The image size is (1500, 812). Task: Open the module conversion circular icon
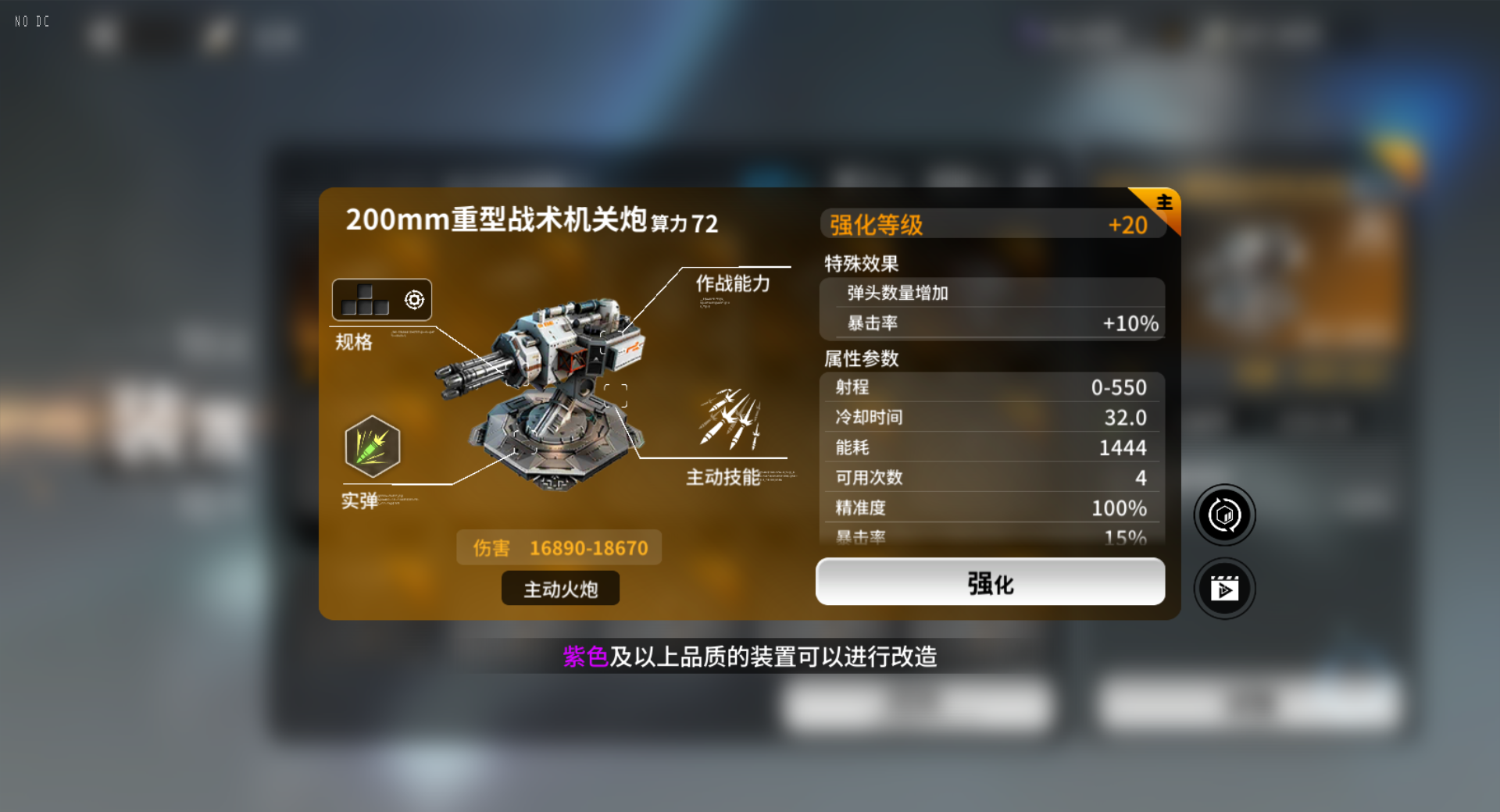(x=1224, y=515)
